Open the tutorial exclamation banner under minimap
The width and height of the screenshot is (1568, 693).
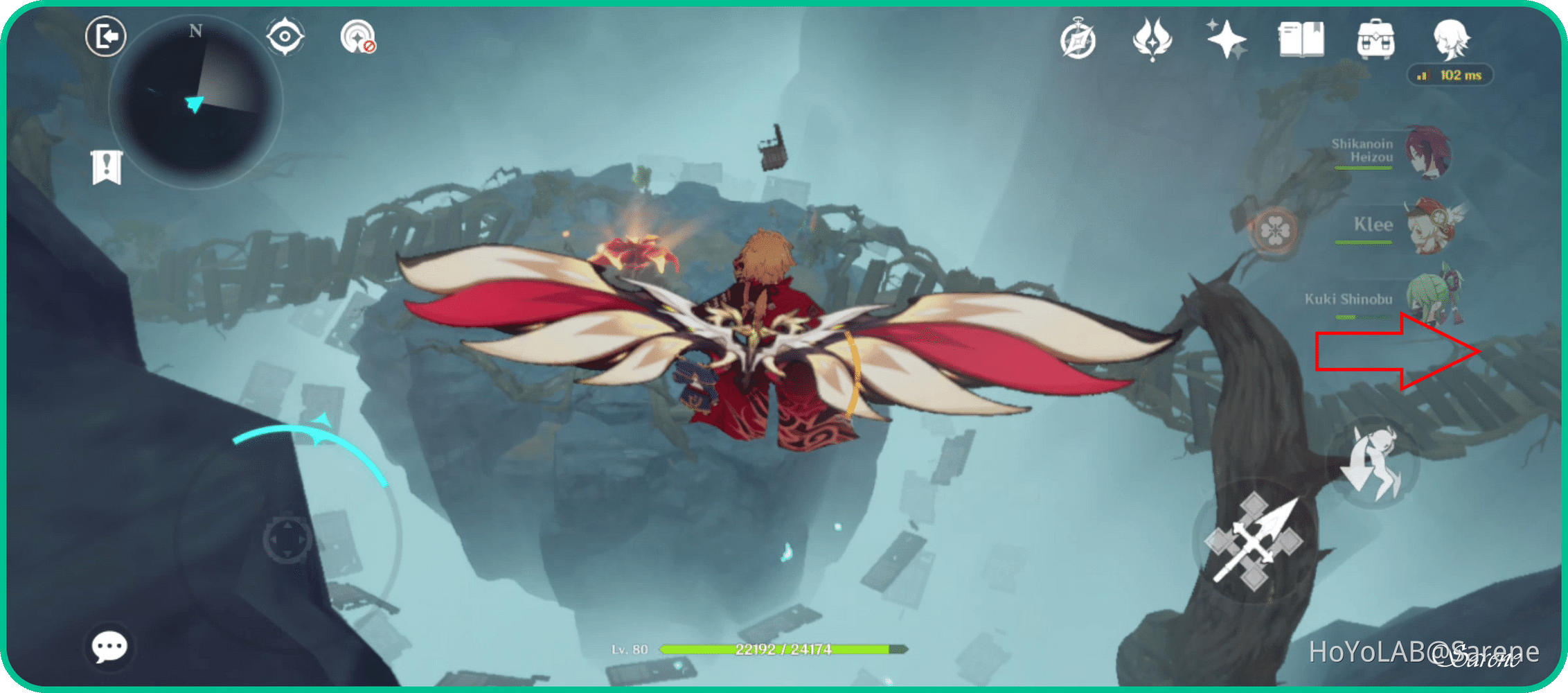107,166
